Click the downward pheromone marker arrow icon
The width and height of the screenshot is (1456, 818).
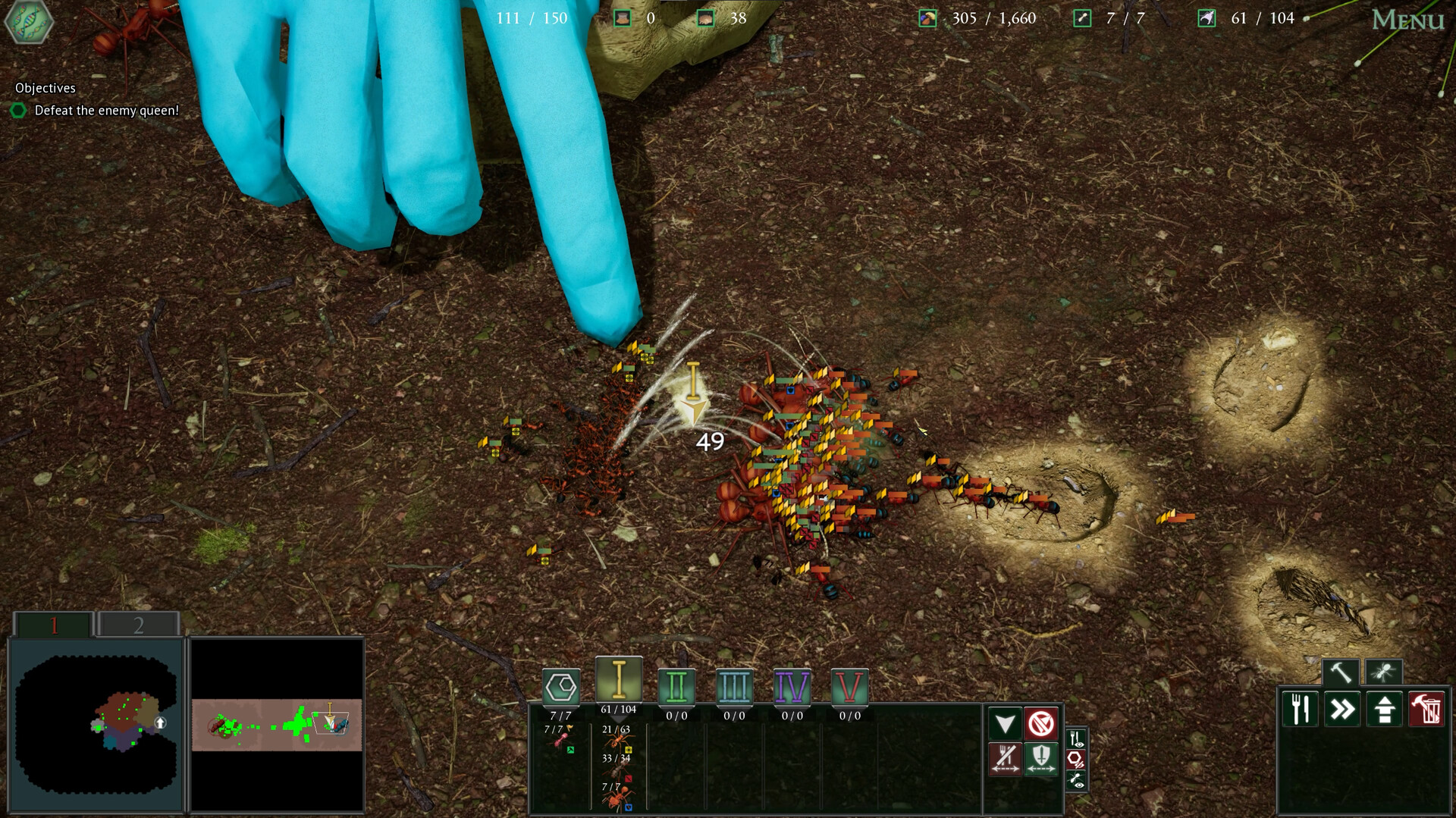coord(1005,722)
